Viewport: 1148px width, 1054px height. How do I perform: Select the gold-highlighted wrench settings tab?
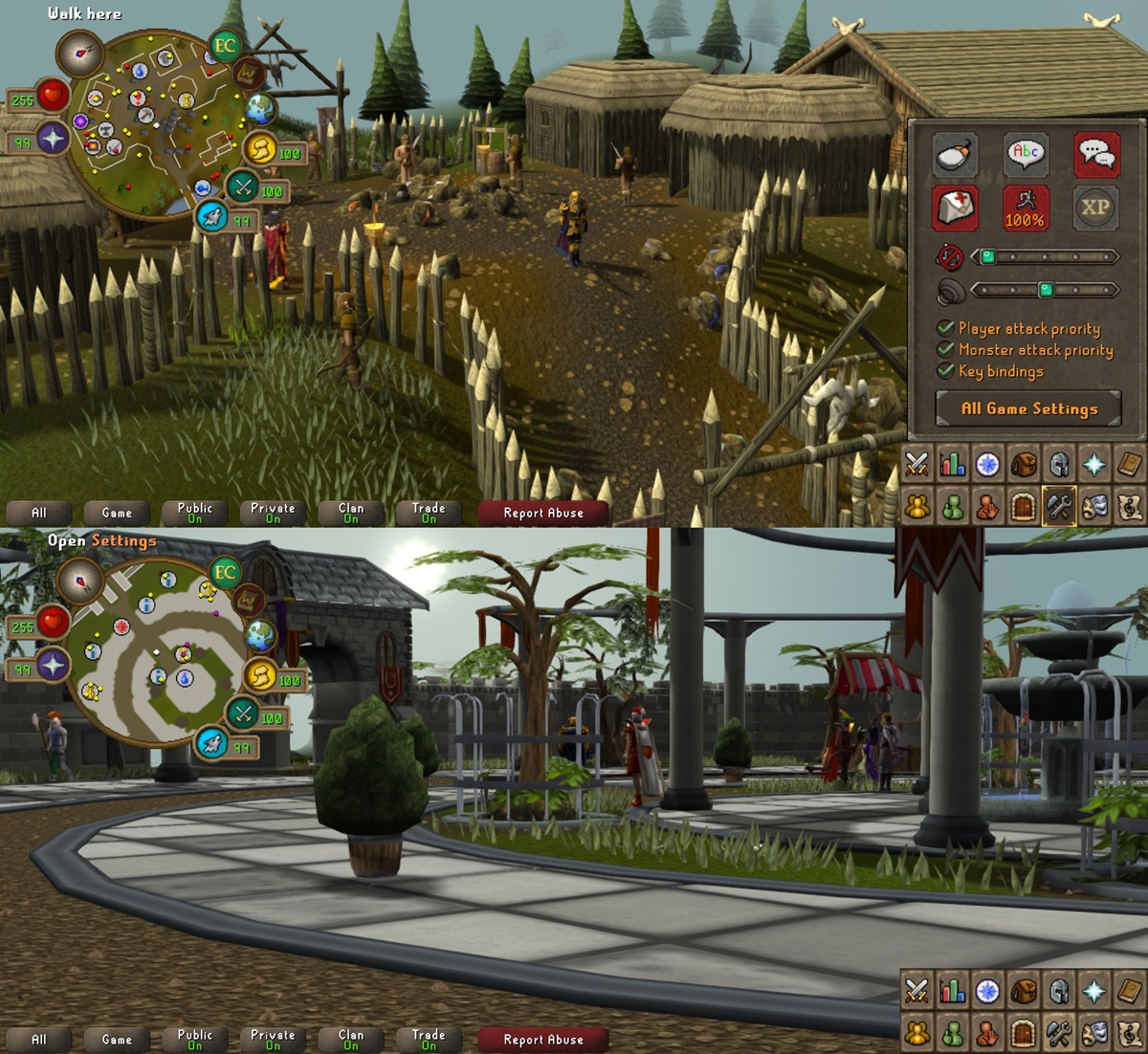1058,506
